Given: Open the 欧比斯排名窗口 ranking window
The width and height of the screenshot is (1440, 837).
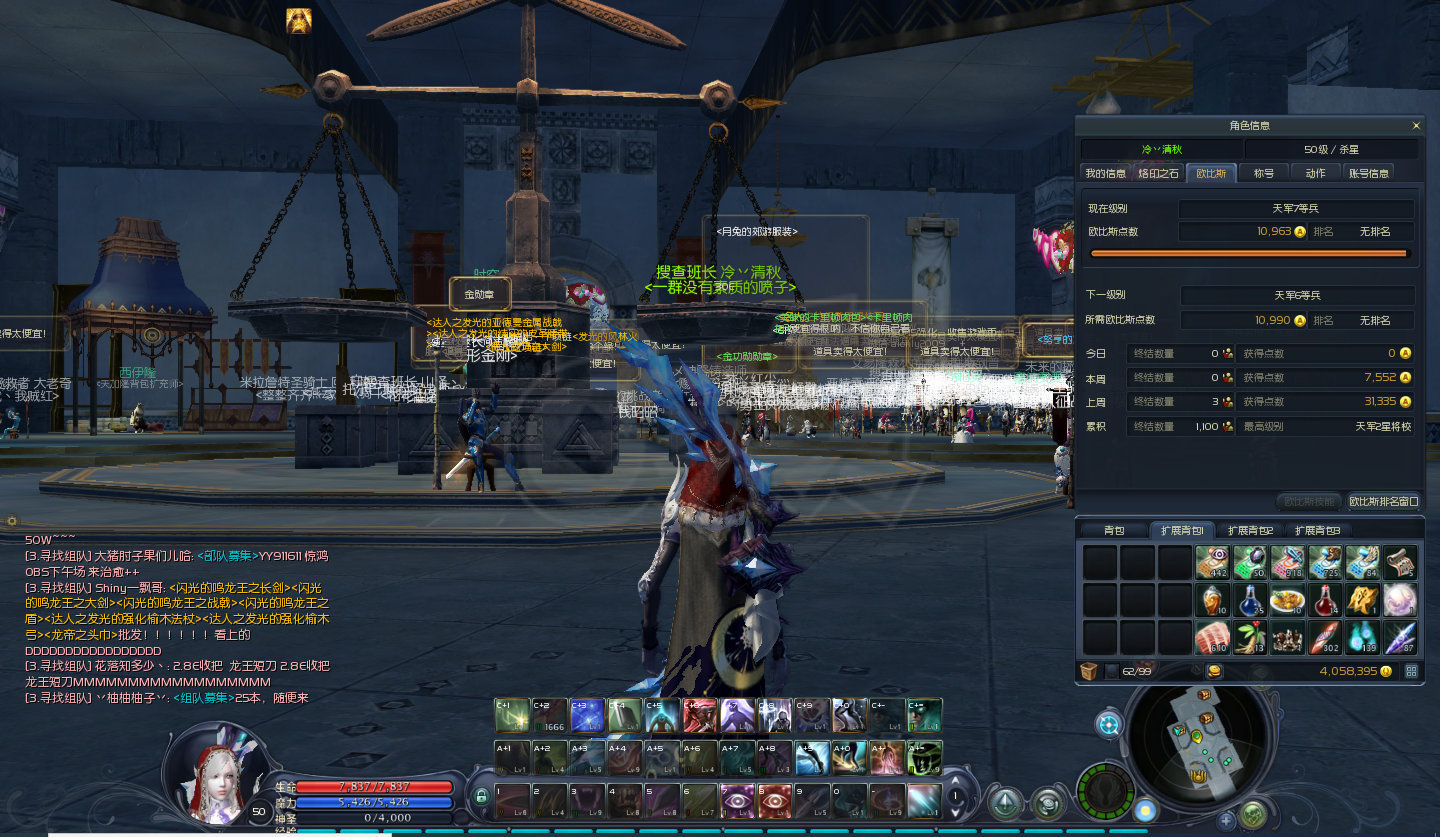Looking at the screenshot, I should 1383,501.
